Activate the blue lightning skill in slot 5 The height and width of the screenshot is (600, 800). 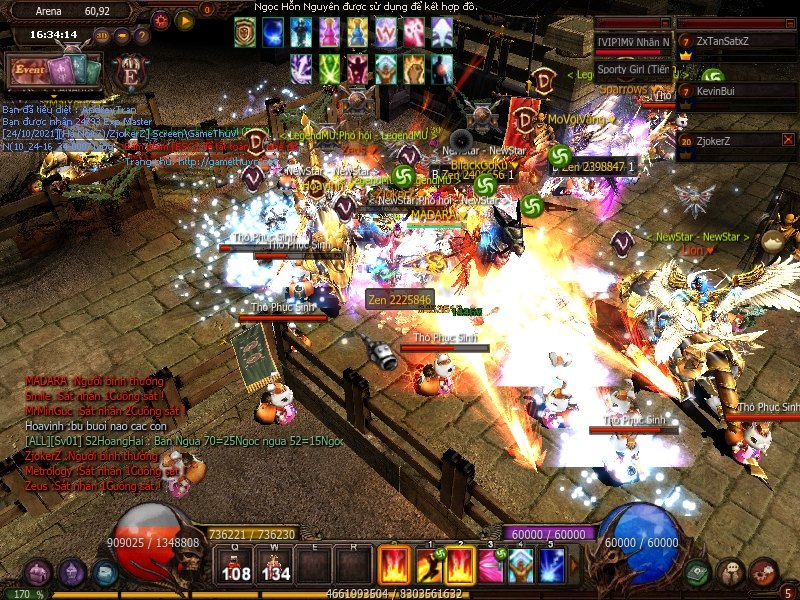coord(551,565)
